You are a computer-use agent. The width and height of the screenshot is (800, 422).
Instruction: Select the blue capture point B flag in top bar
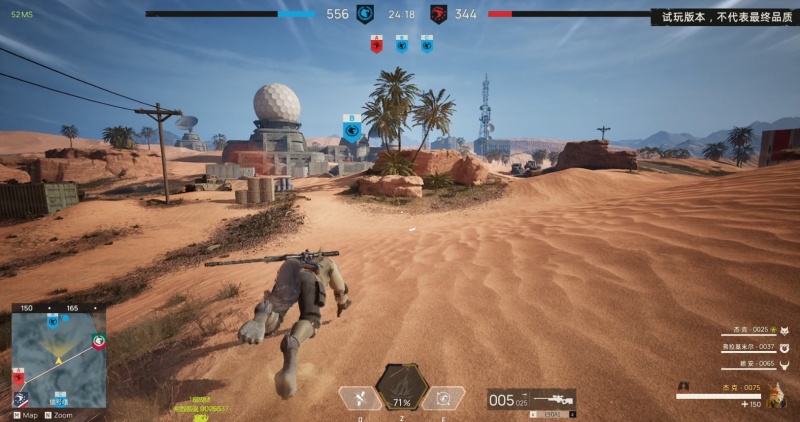(401, 44)
